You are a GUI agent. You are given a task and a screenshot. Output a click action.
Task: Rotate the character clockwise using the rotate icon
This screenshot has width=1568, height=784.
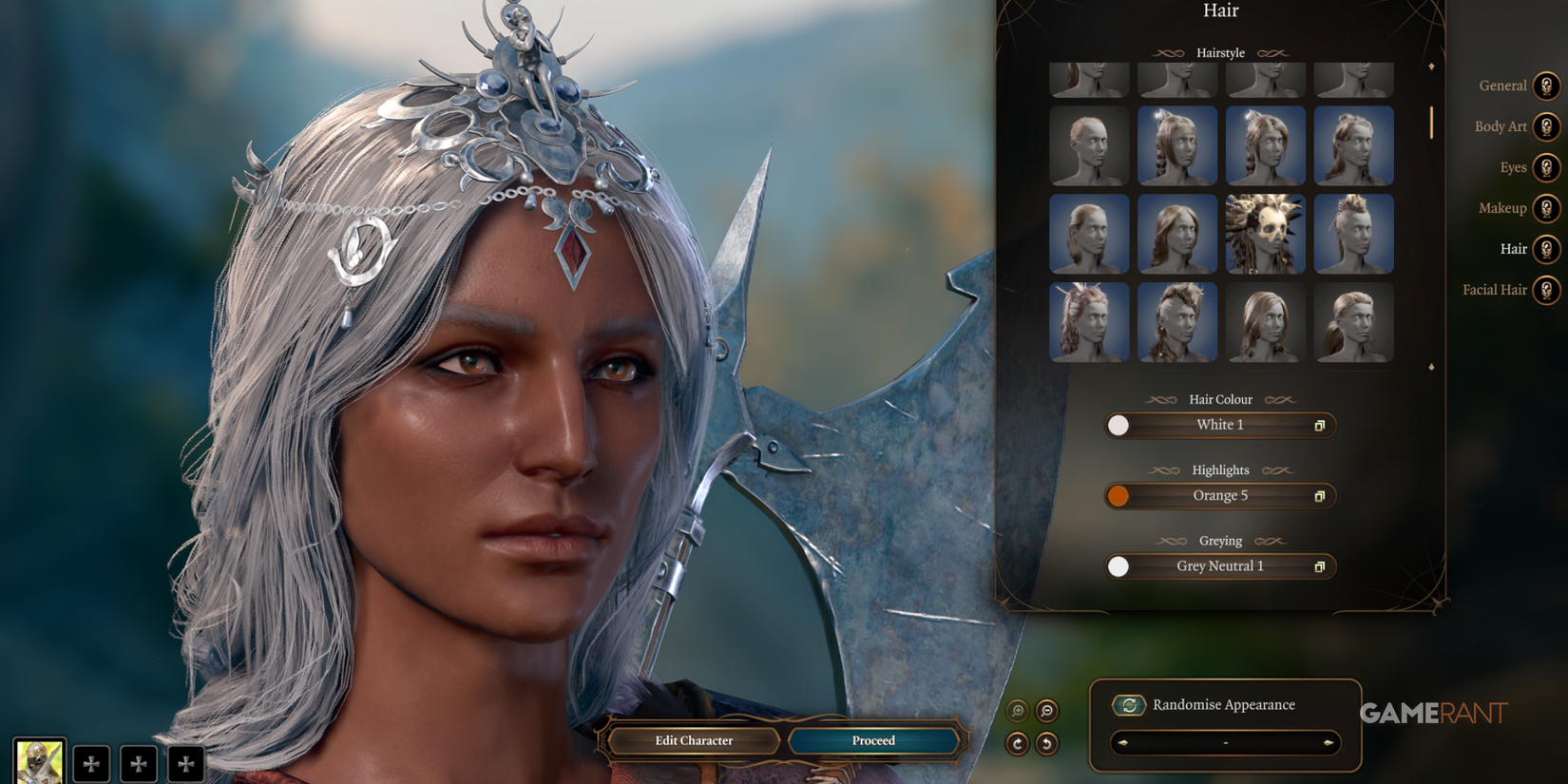(x=1018, y=744)
